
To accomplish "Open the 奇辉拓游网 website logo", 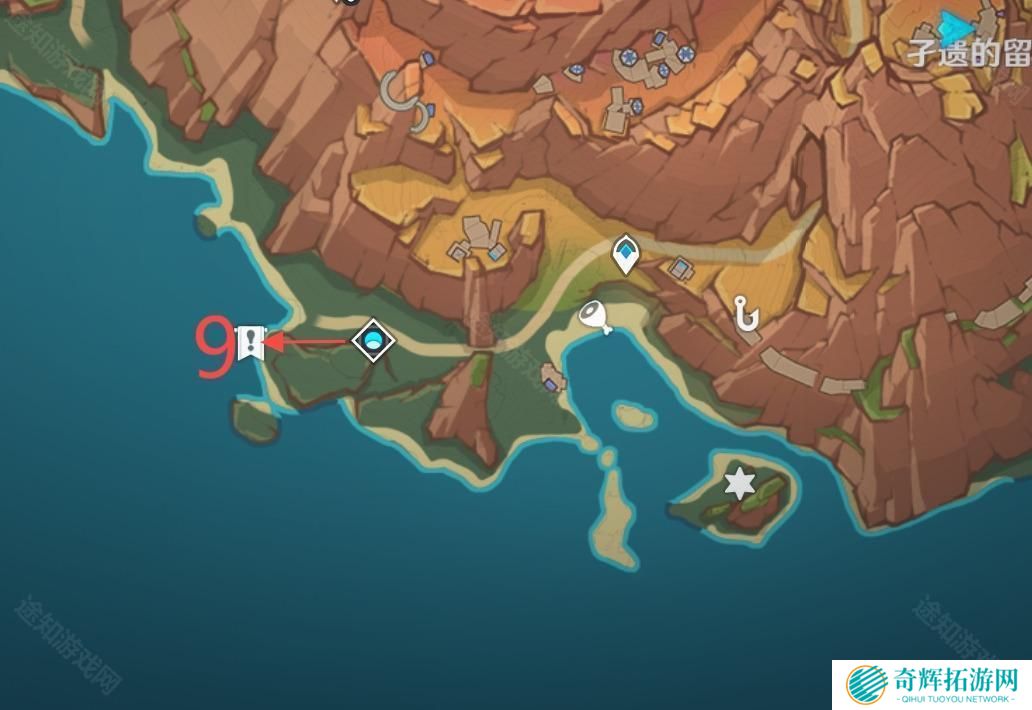I will [x=932, y=685].
